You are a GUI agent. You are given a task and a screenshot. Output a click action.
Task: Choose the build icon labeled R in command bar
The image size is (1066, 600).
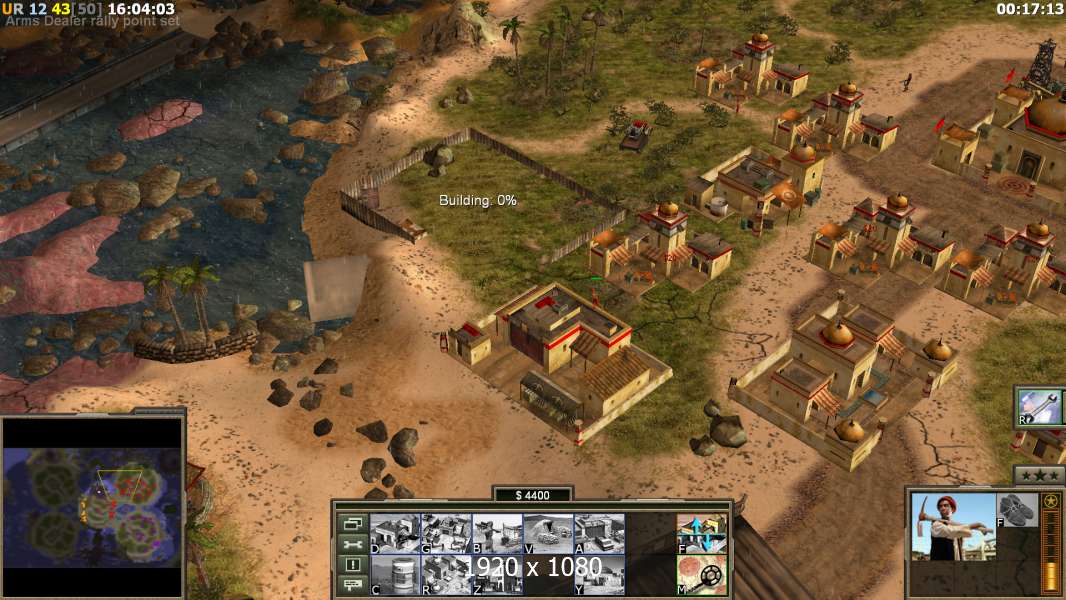(x=446, y=575)
